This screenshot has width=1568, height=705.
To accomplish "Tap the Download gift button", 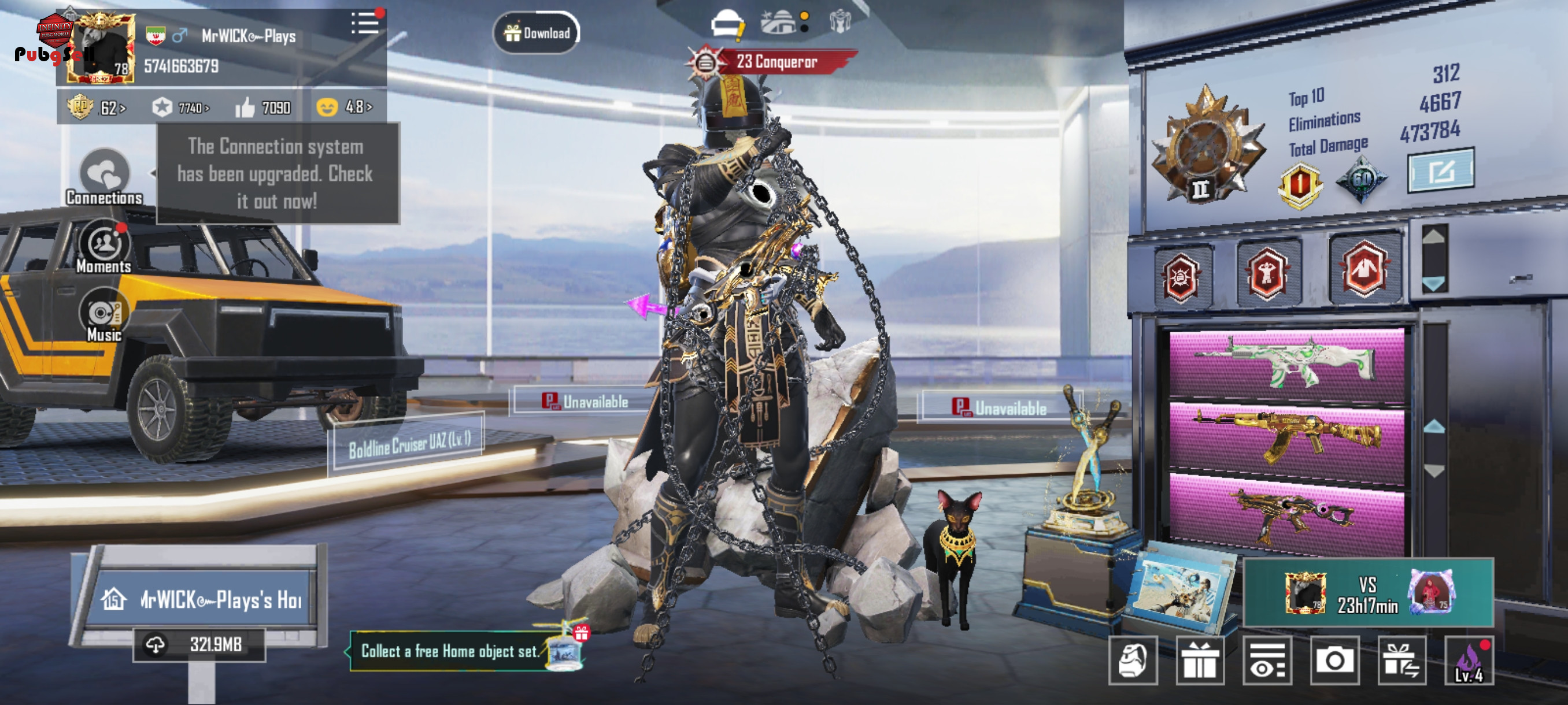I will tap(537, 33).
